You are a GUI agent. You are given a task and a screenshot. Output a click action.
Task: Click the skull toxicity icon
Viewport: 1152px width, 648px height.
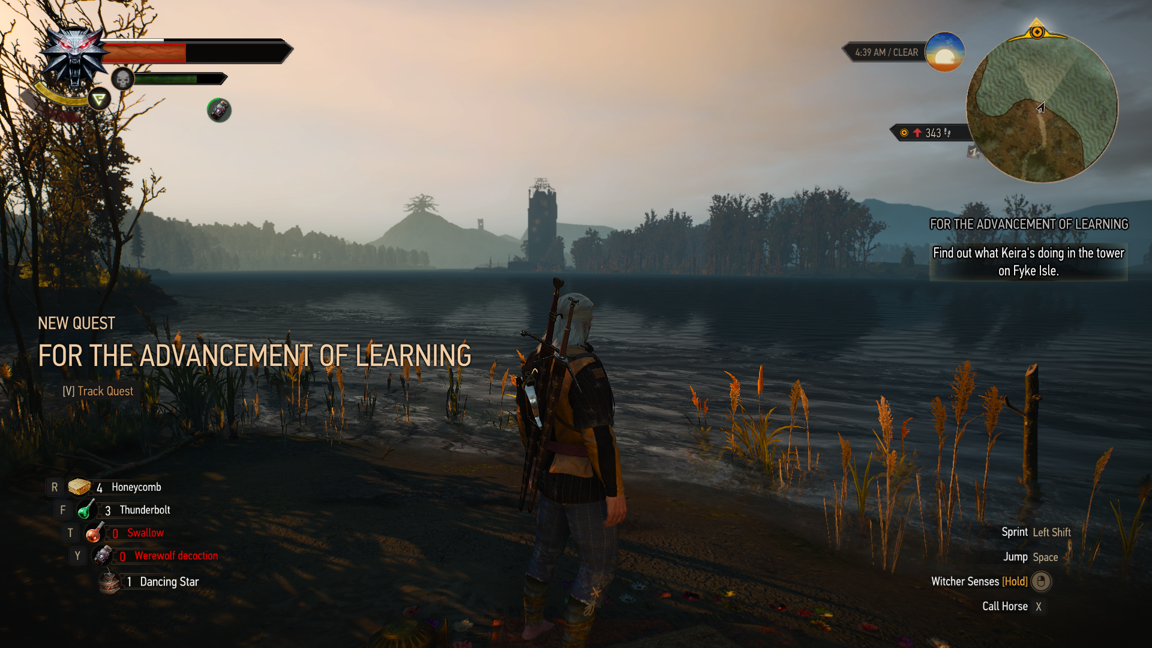[123, 78]
